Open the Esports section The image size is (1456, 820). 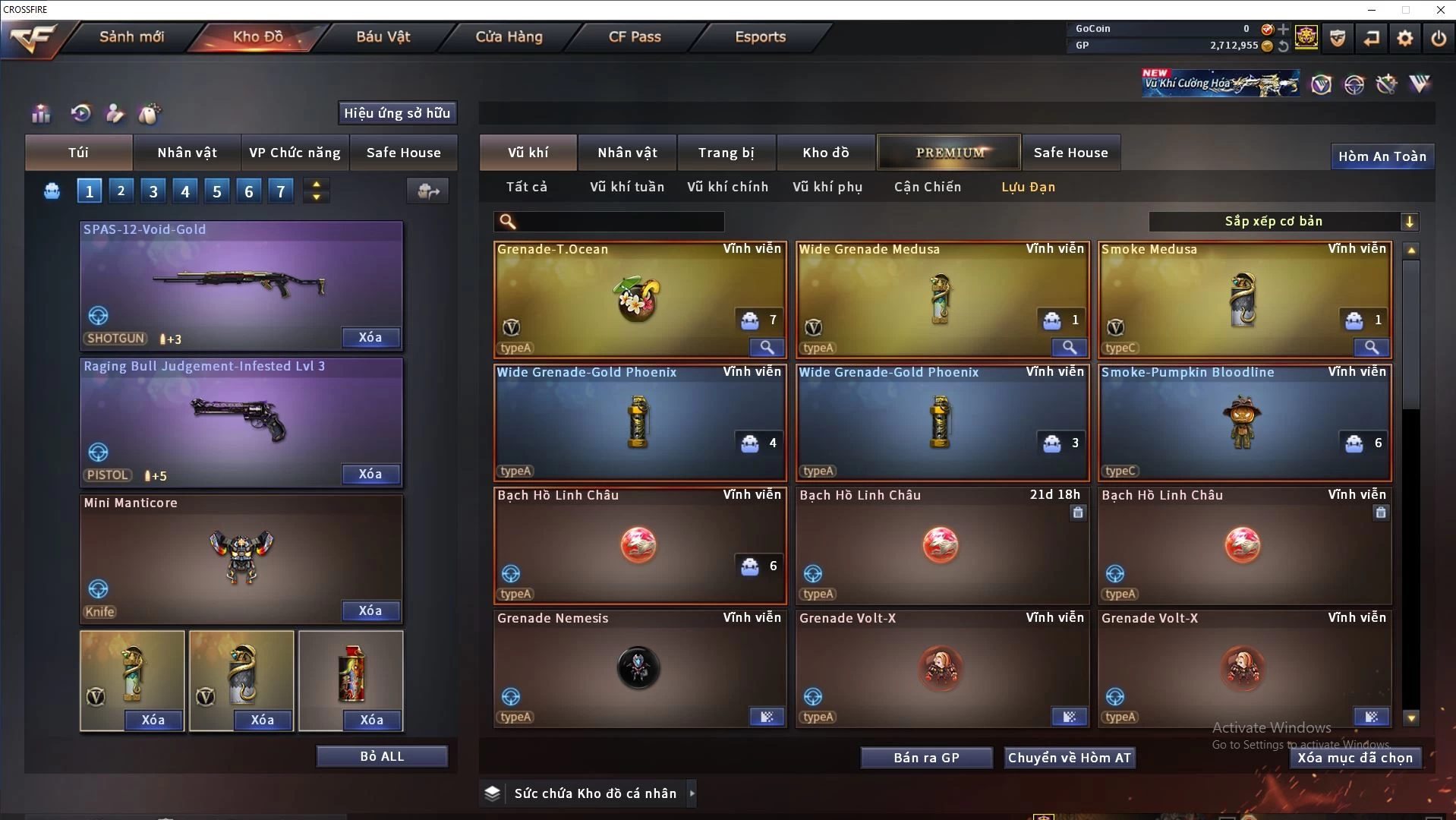tap(760, 36)
